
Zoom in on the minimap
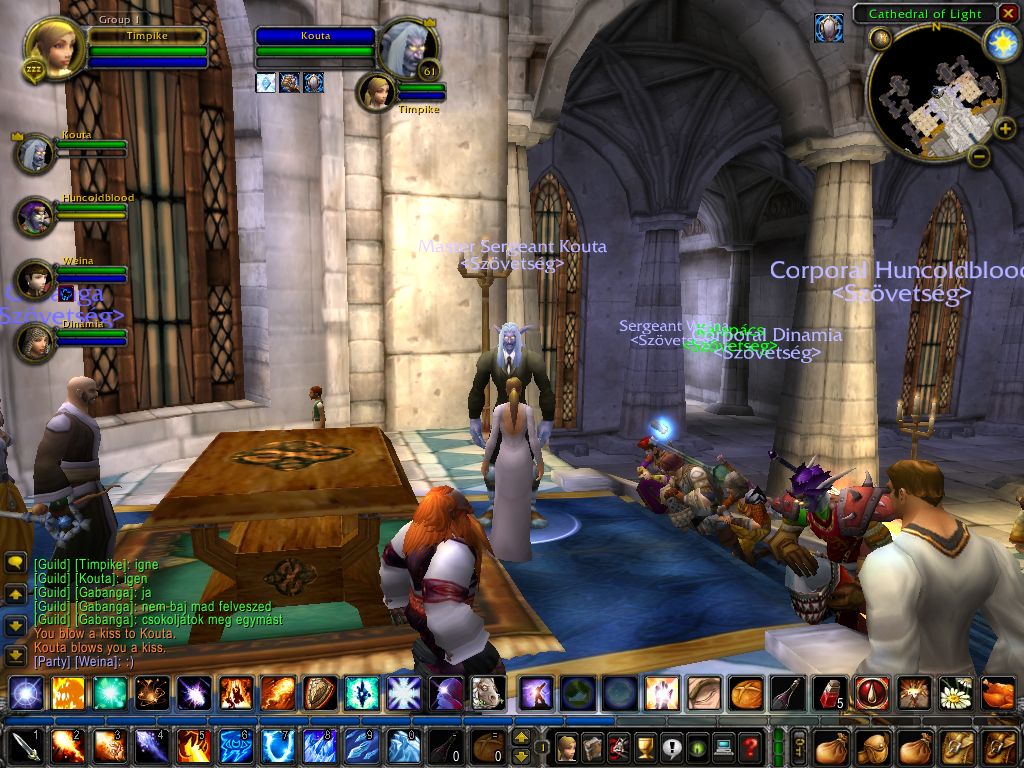click(1005, 128)
